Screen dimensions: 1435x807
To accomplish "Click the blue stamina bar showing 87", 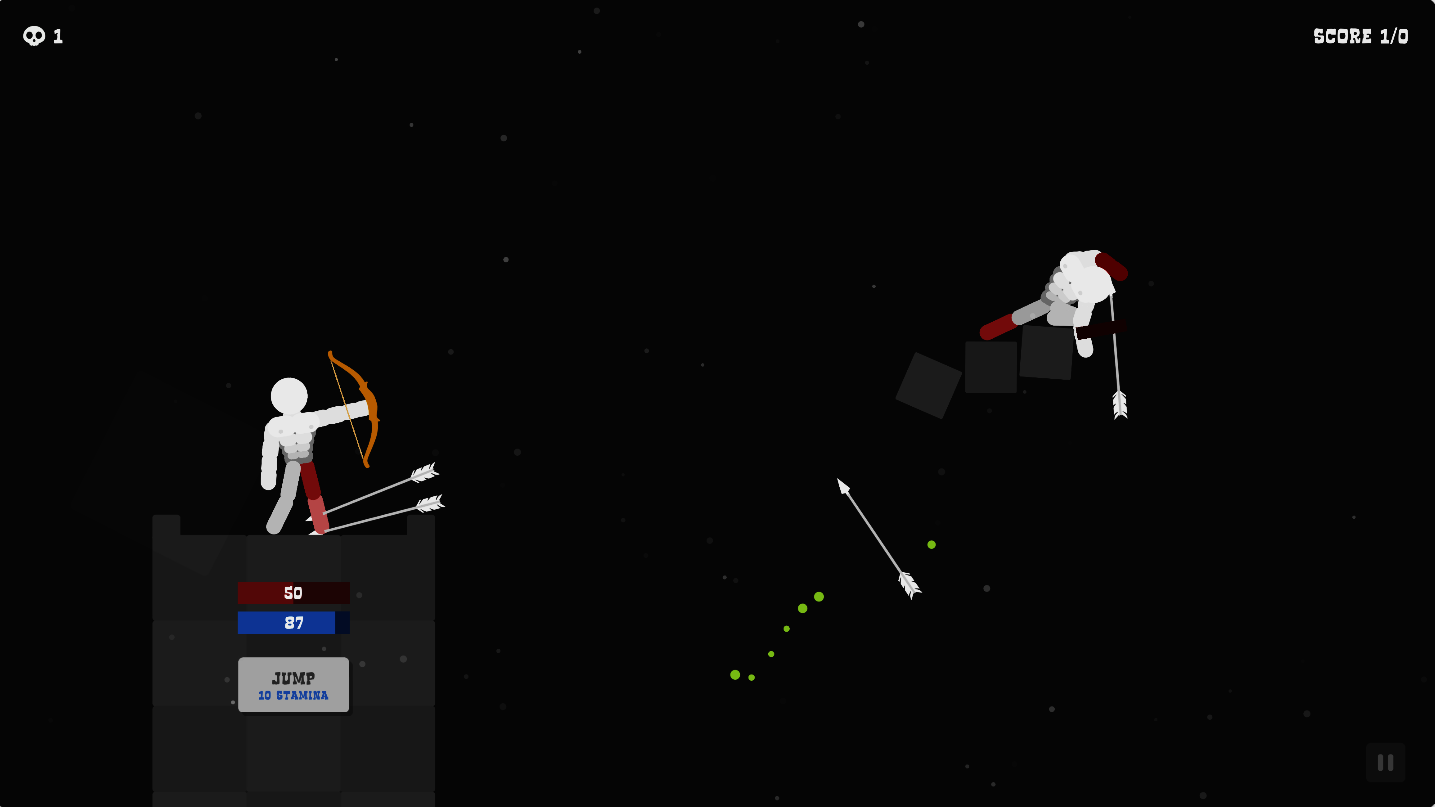I will (x=293, y=623).
